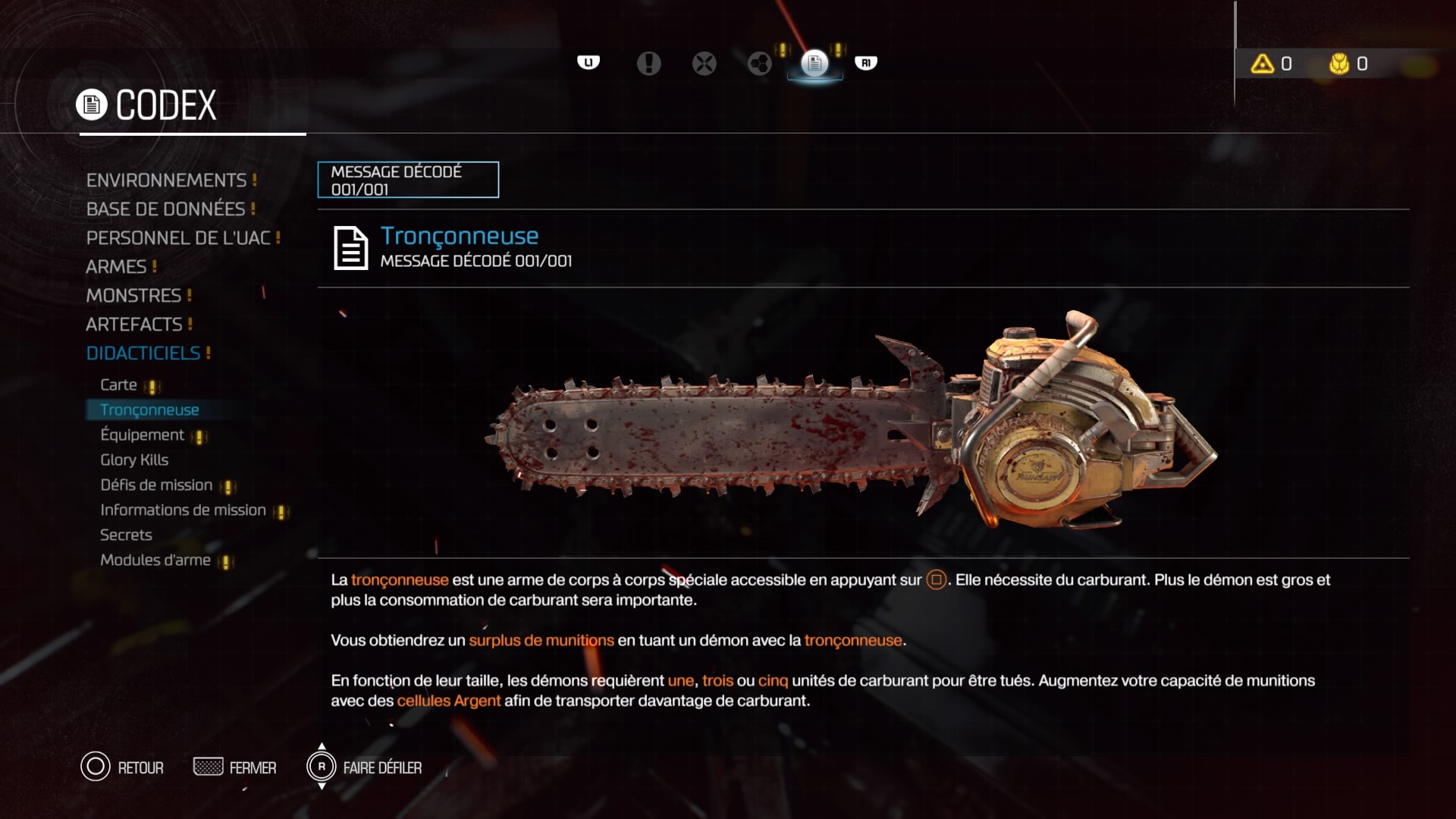Open the Monstres codex category
This screenshot has height=819, width=1456.
pos(133,296)
